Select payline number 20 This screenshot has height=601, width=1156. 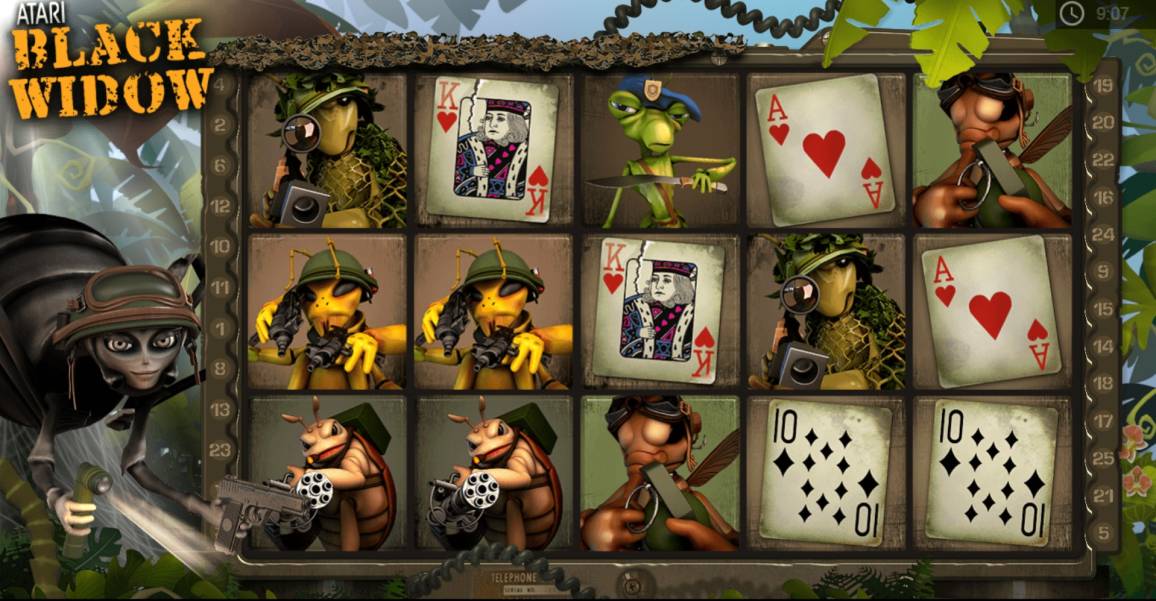tap(1103, 122)
